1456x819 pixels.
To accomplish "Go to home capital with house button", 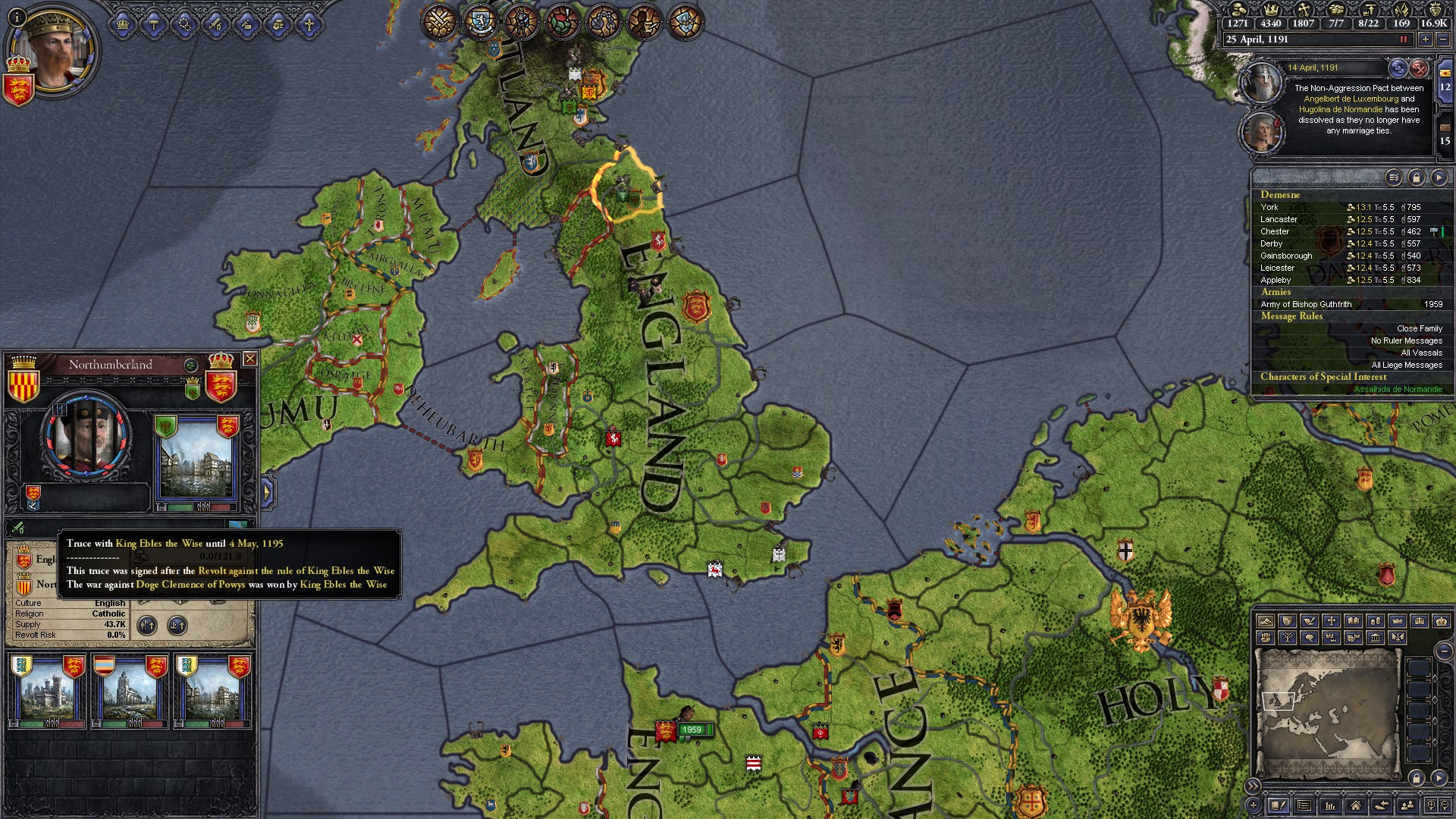I will pos(1355,805).
